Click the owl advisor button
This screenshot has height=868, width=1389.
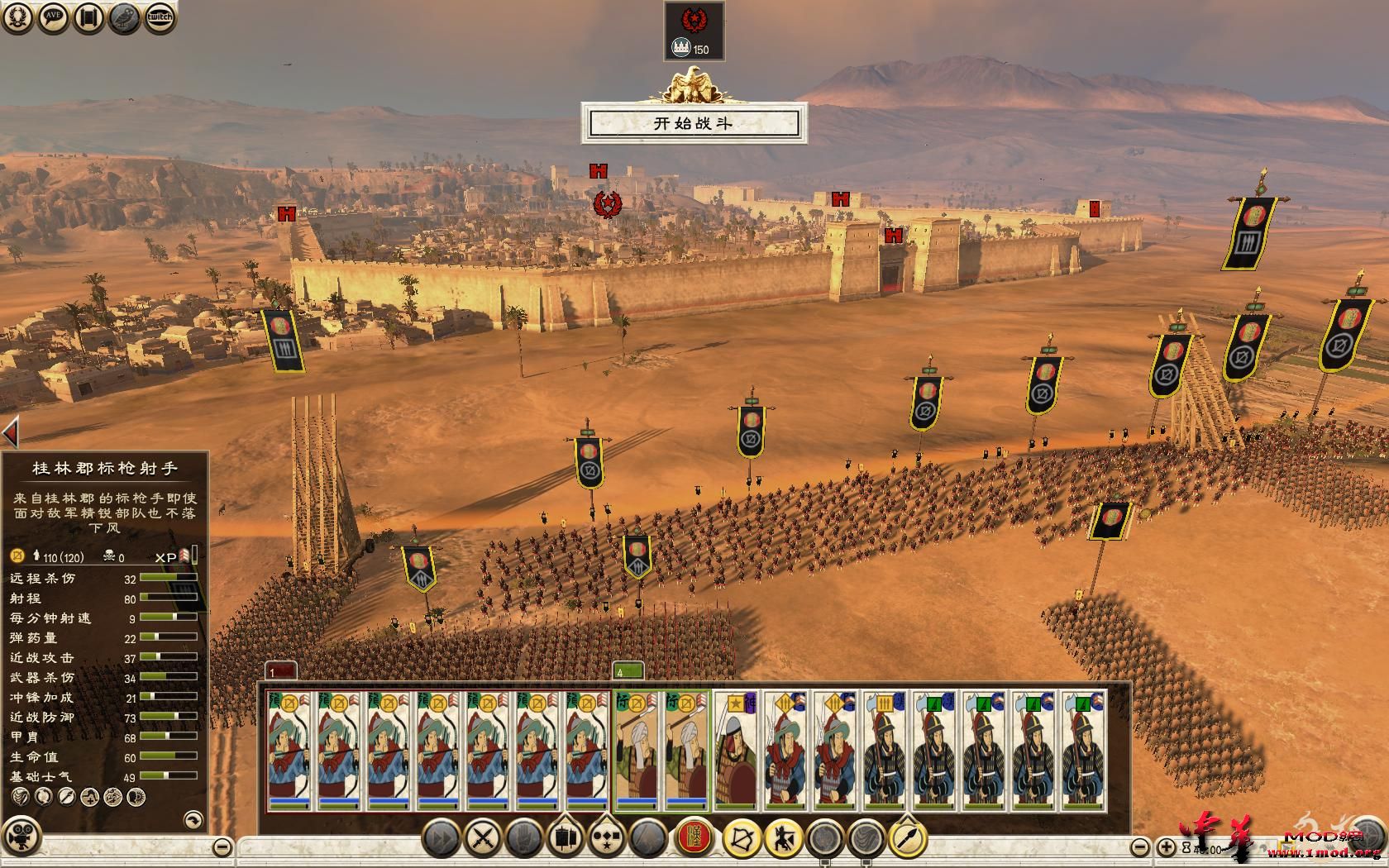pyautogui.click(x=124, y=17)
